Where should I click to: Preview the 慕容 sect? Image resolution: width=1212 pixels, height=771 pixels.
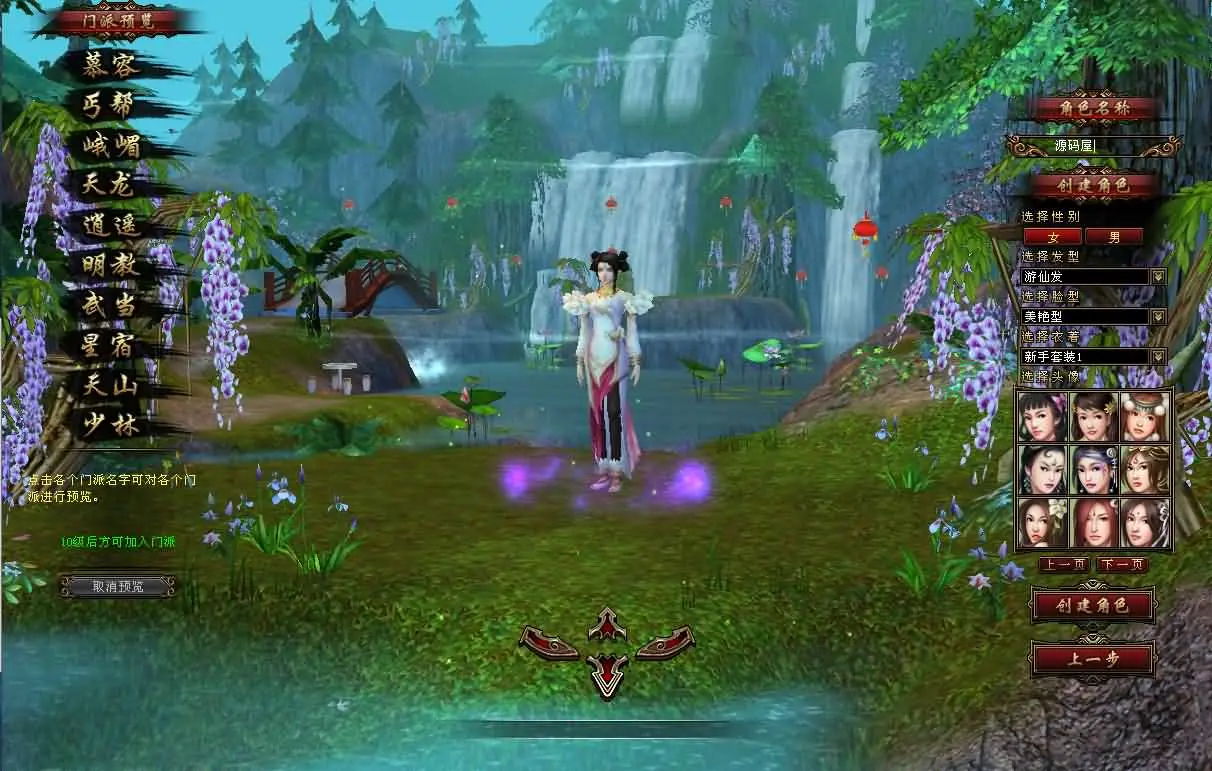click(x=111, y=65)
